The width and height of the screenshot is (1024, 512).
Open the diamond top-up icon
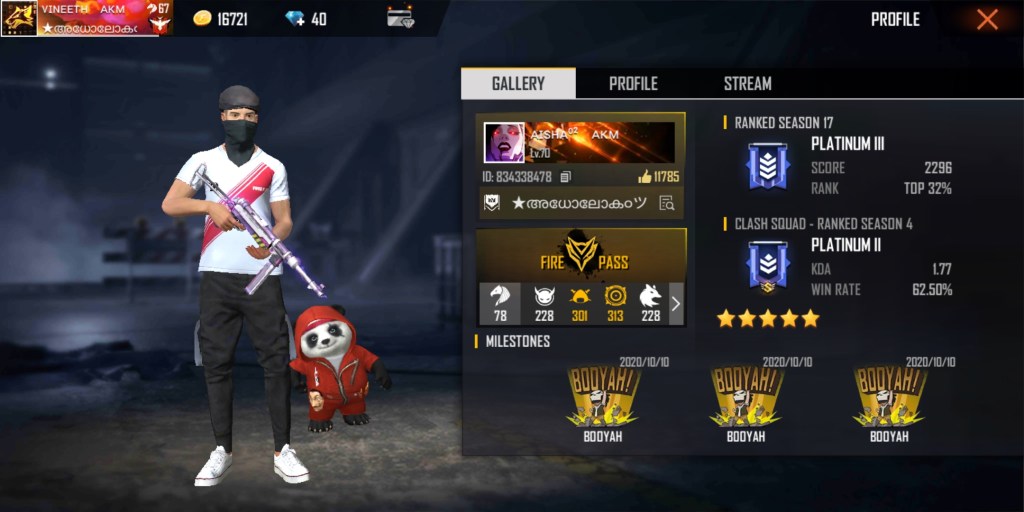coord(294,19)
